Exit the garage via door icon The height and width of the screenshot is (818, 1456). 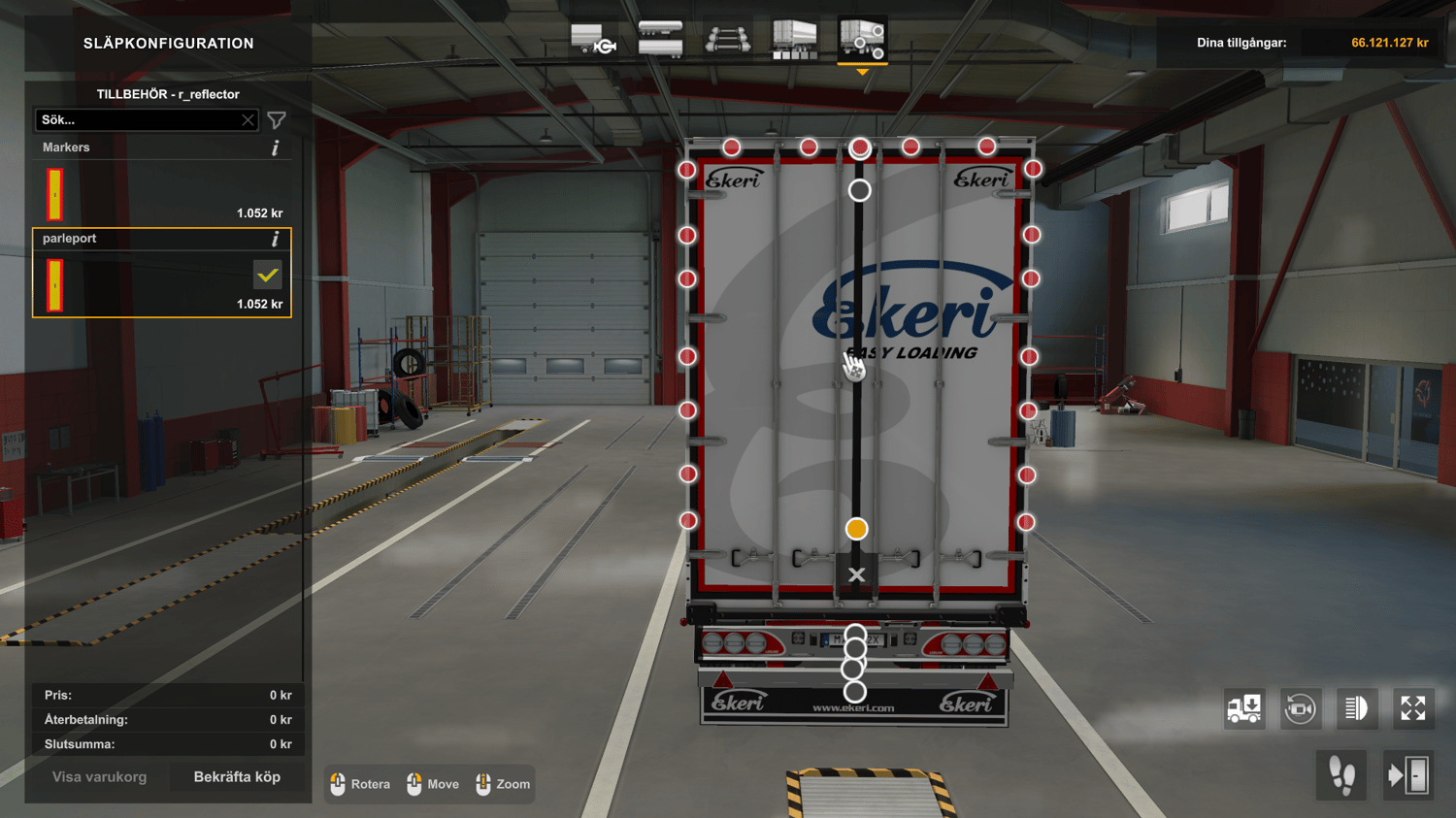[x=1408, y=776]
